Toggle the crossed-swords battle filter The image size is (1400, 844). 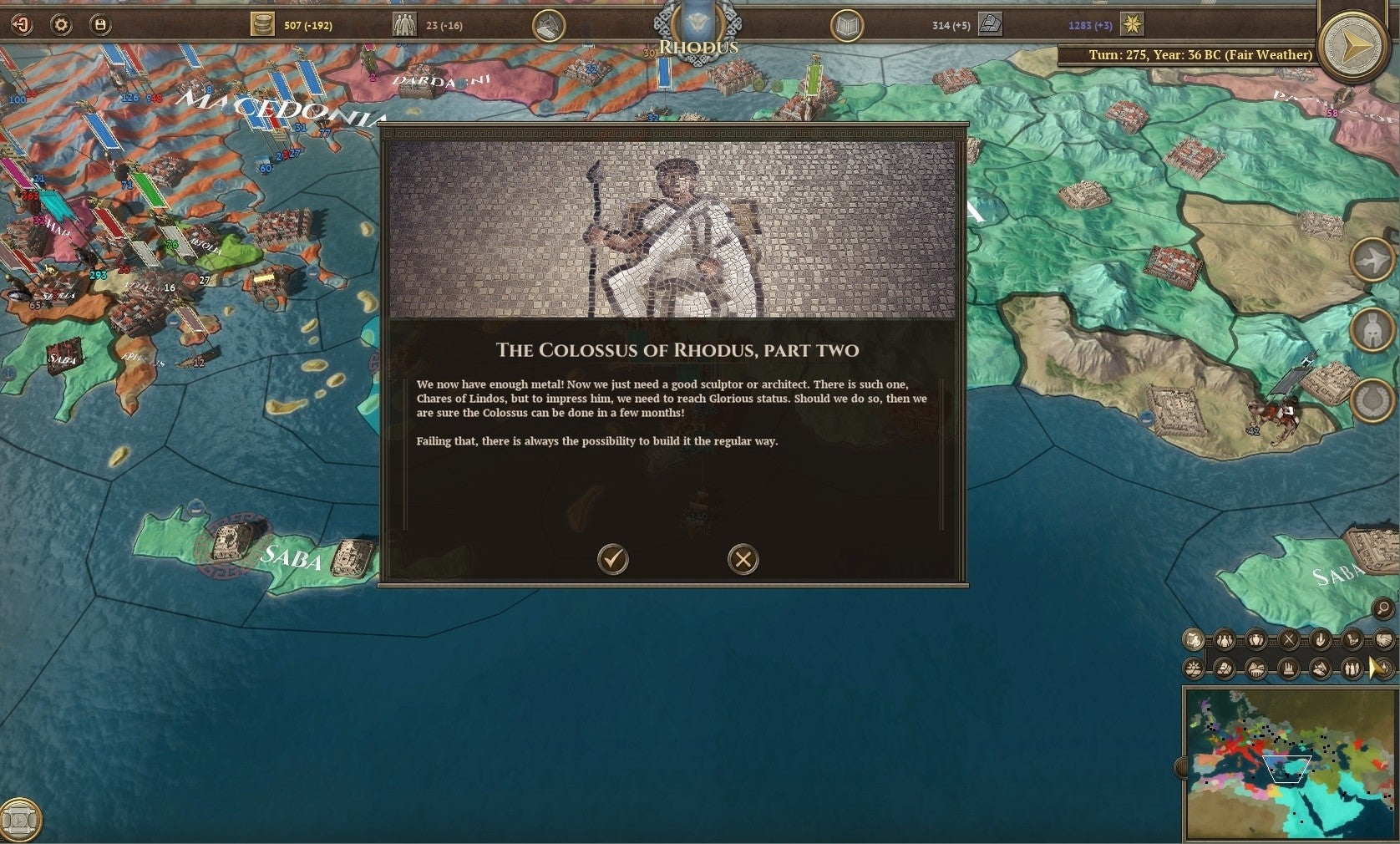pos(1289,640)
